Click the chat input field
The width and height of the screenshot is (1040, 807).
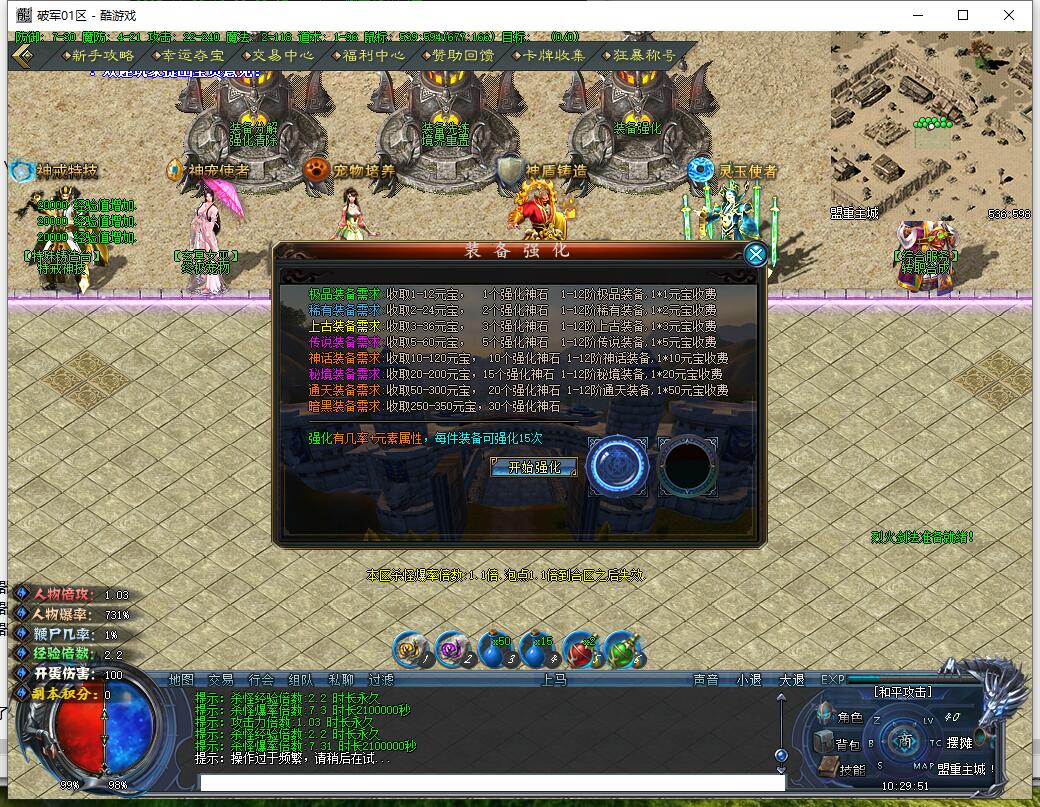coord(490,782)
